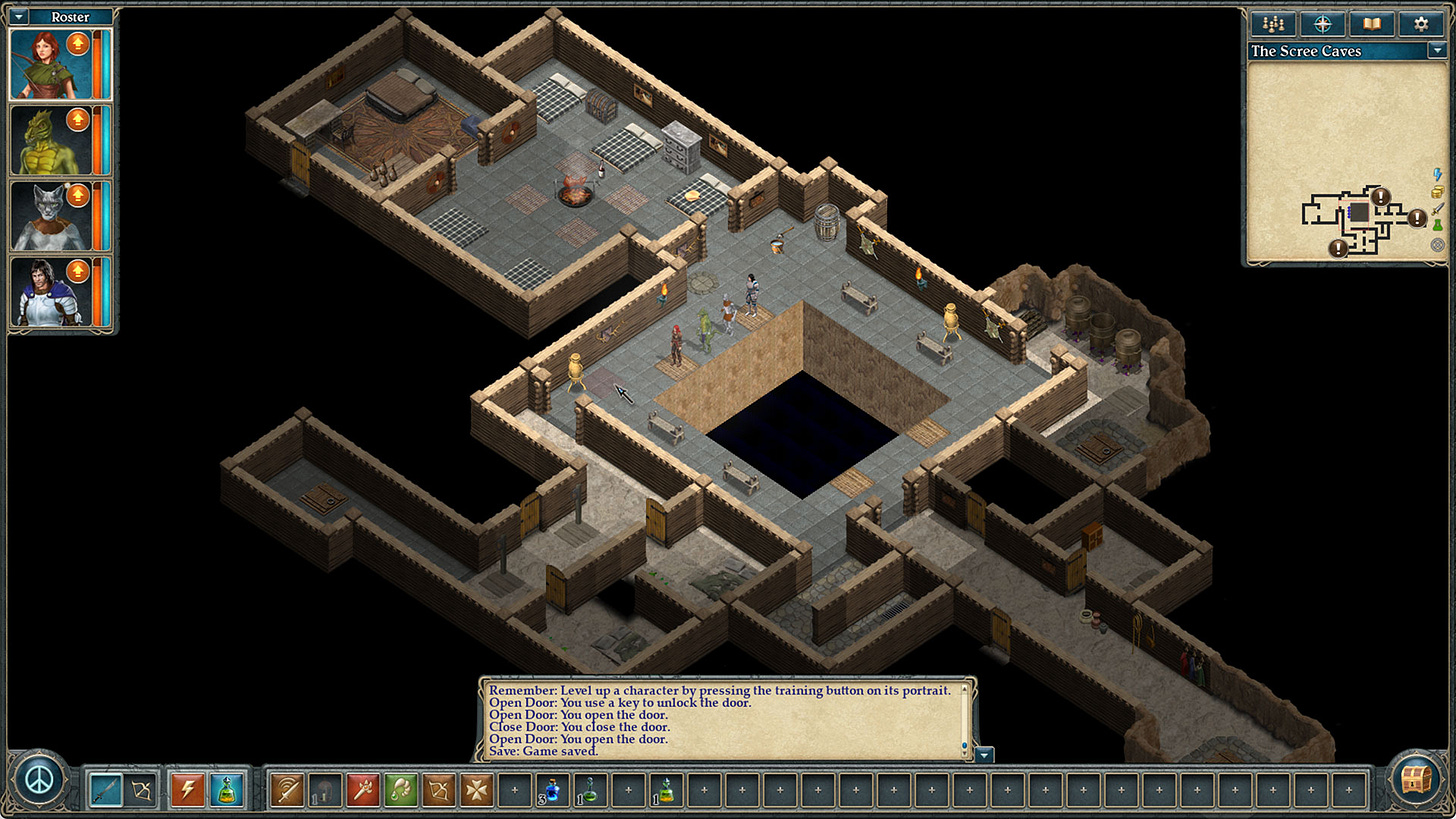This screenshot has height=819, width=1456.
Task: Expand the message log arrow button
Action: coord(985,755)
